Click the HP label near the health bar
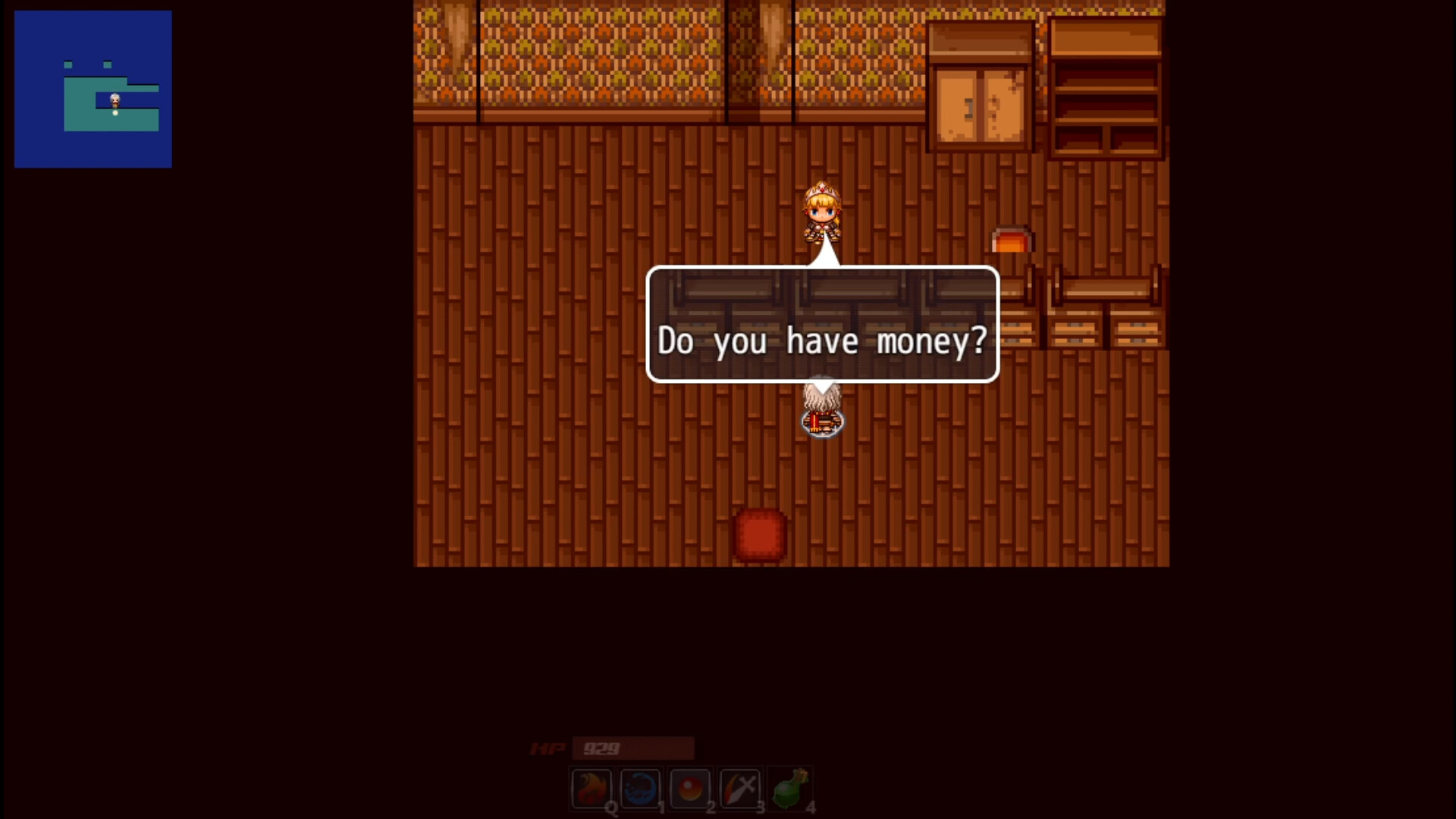Viewport: 1456px width, 819px height. tap(548, 749)
